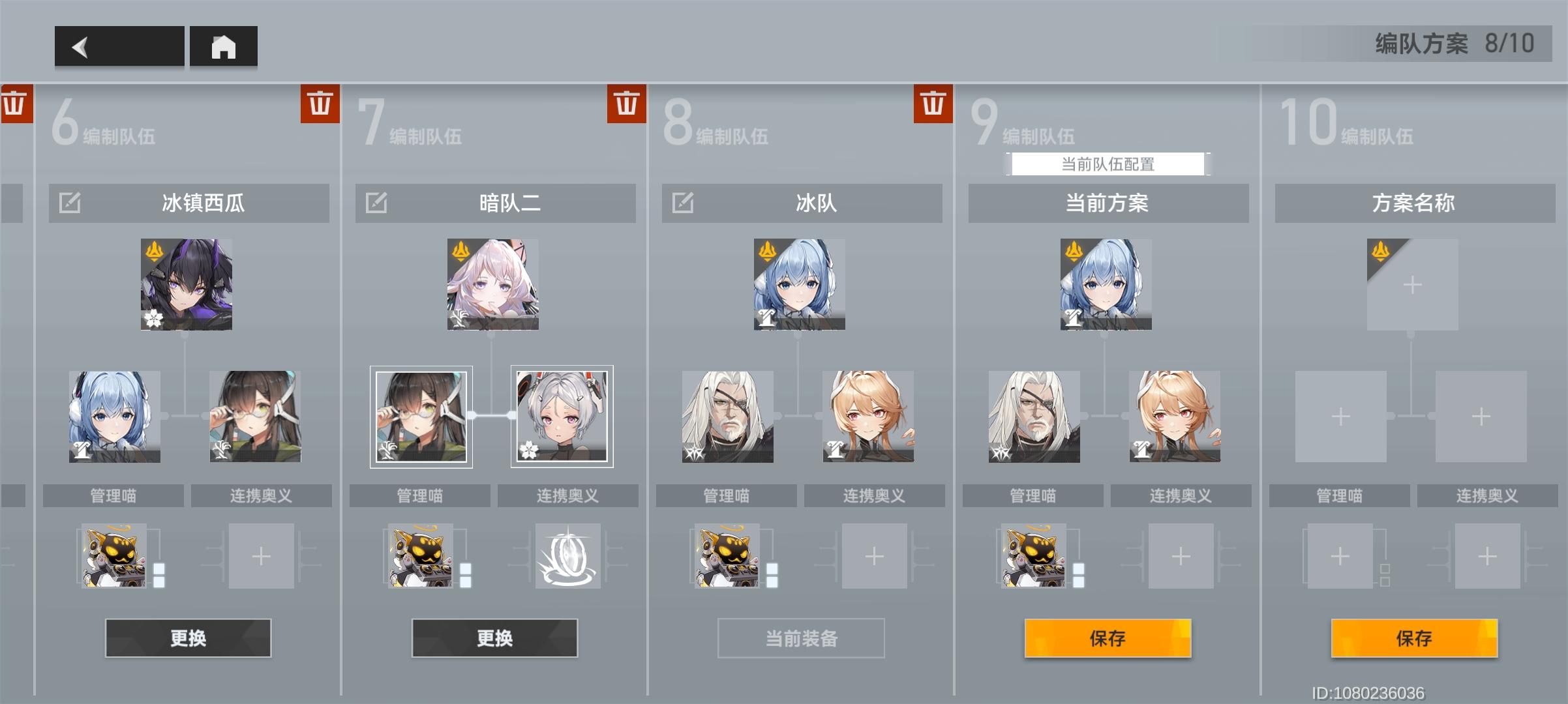Click the 当前队伍配置 label on team 9
The image size is (1568, 704).
click(1108, 164)
